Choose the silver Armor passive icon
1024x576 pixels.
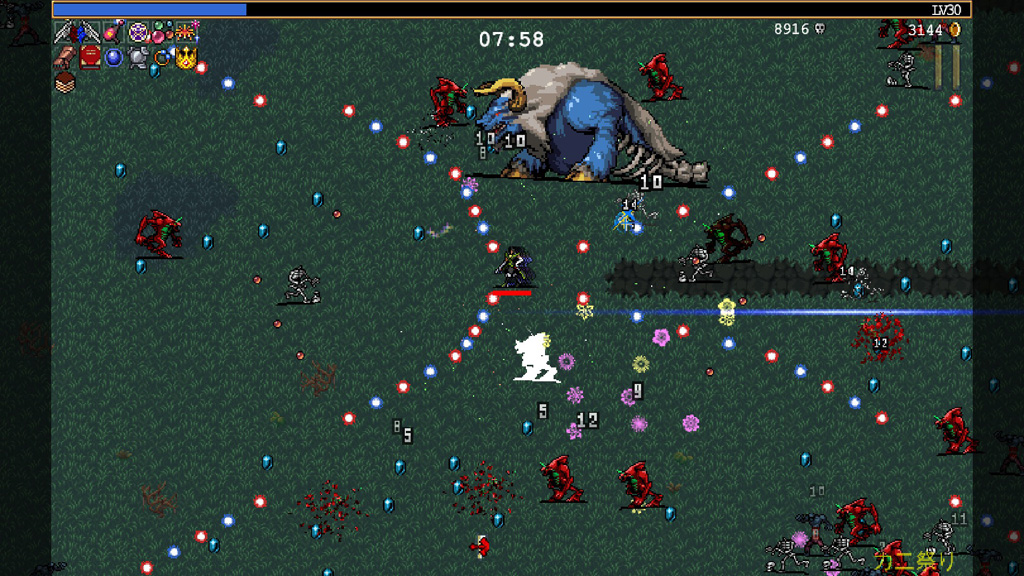point(138,57)
